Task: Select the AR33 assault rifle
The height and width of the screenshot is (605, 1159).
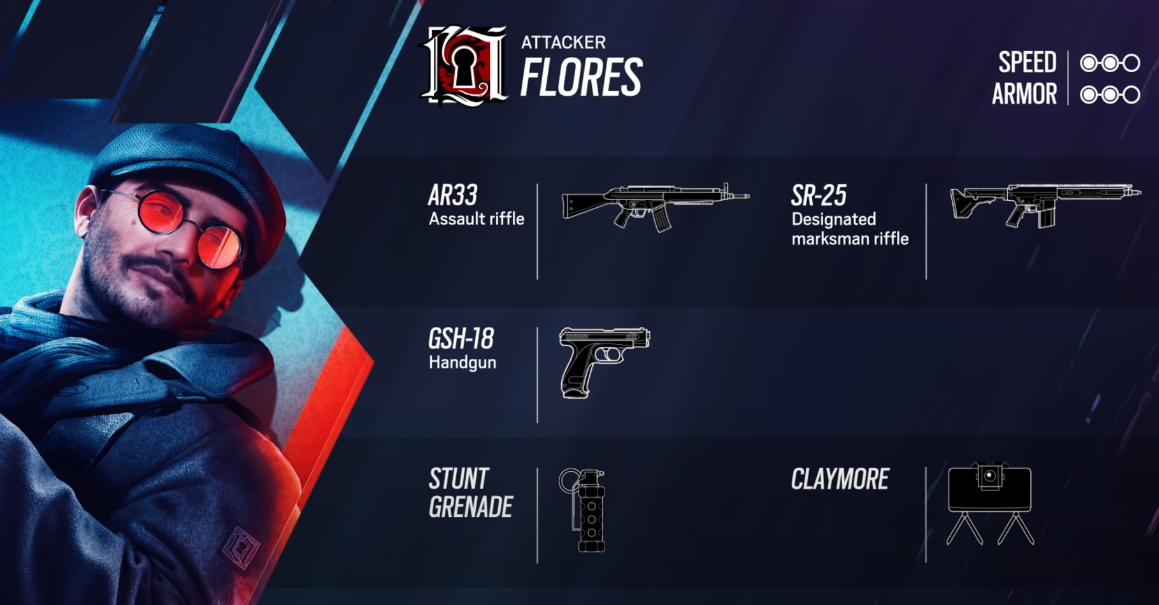Action: [x=655, y=205]
